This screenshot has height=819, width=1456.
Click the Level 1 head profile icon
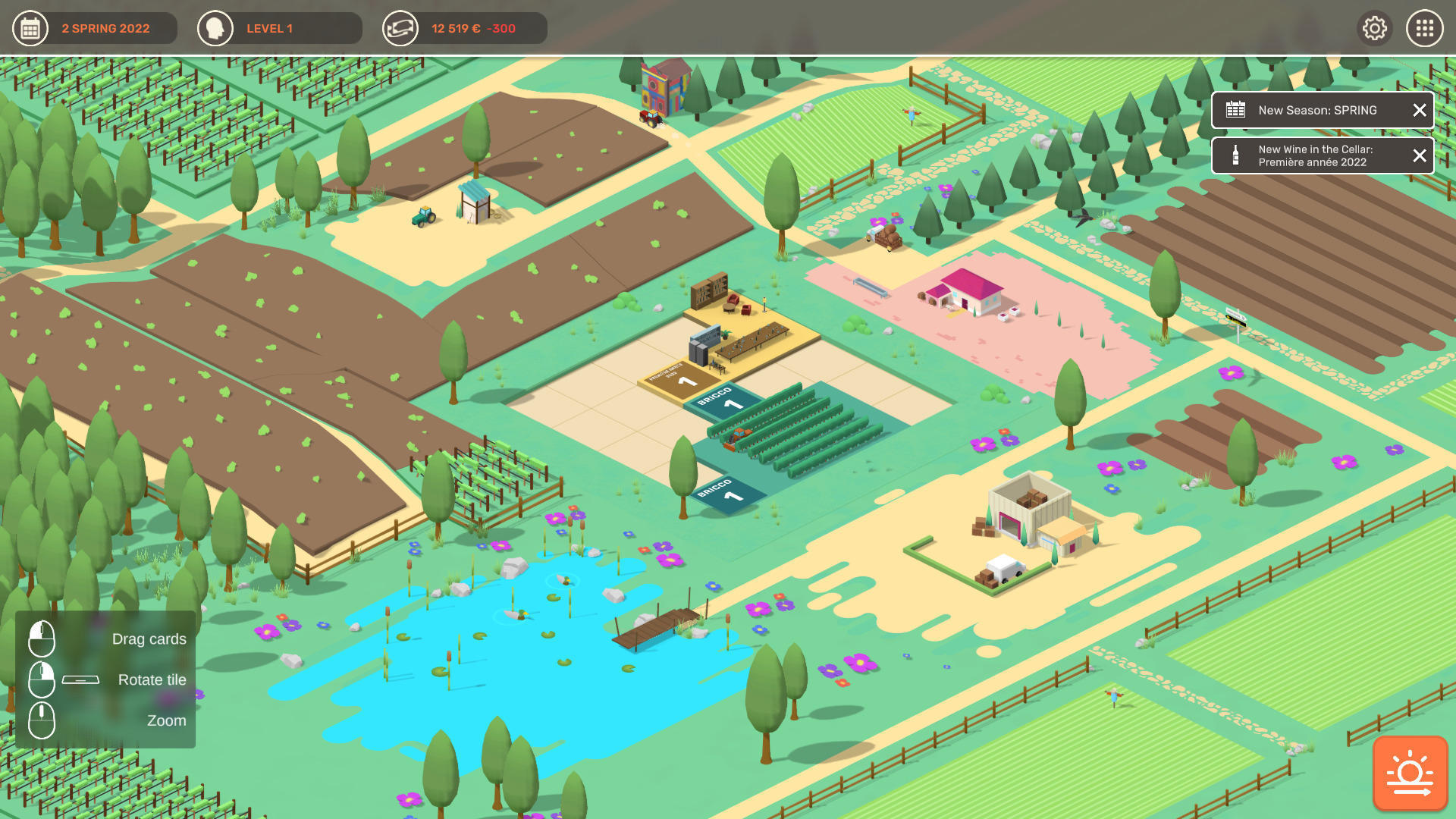(215, 29)
